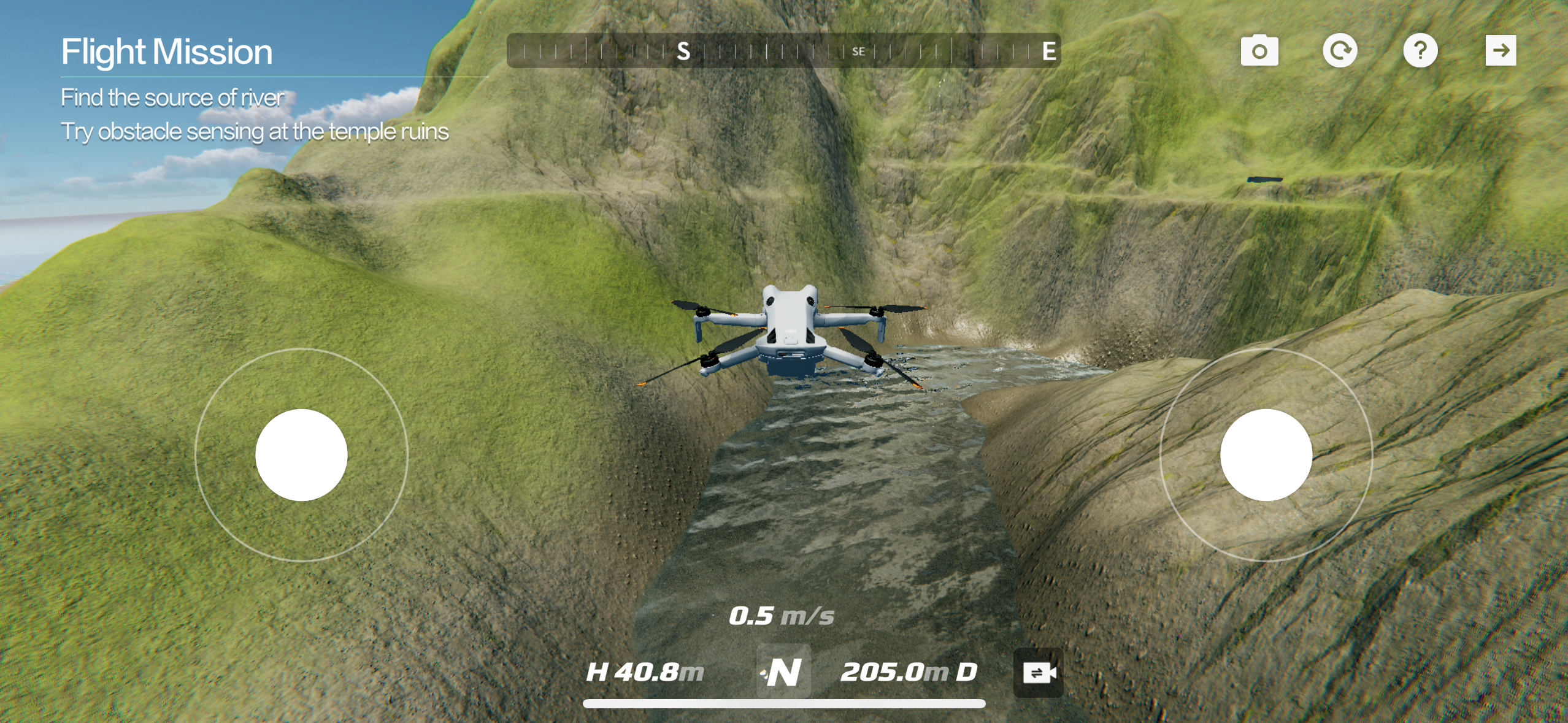Click the right virtual joystick knob
Screen dimensions: 1568x723
tap(1266, 455)
